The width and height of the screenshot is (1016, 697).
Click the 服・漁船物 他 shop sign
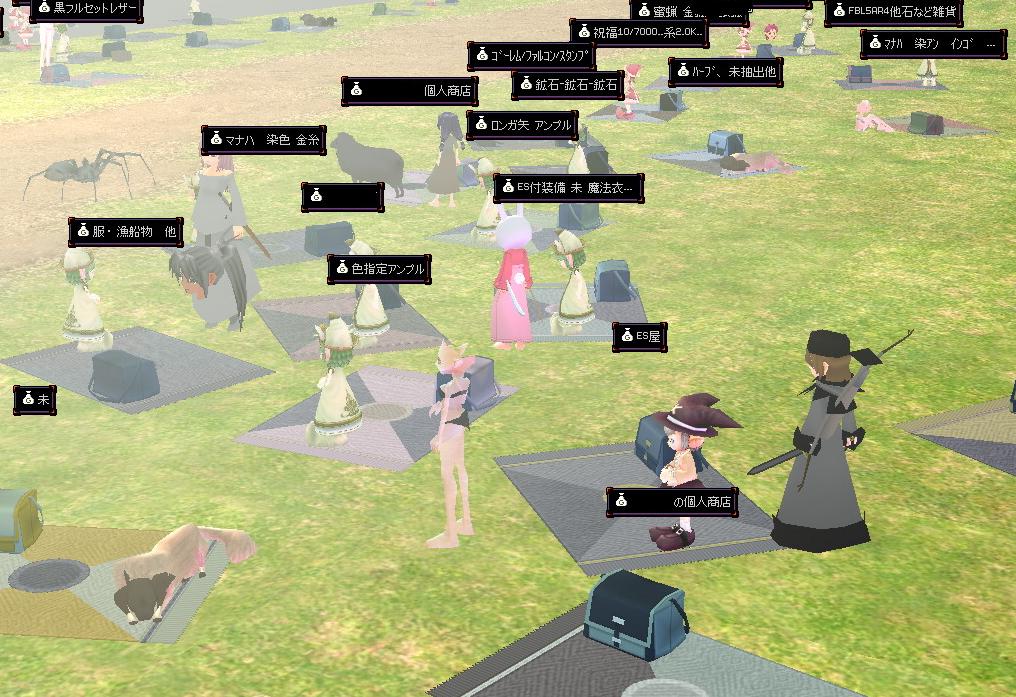click(126, 232)
